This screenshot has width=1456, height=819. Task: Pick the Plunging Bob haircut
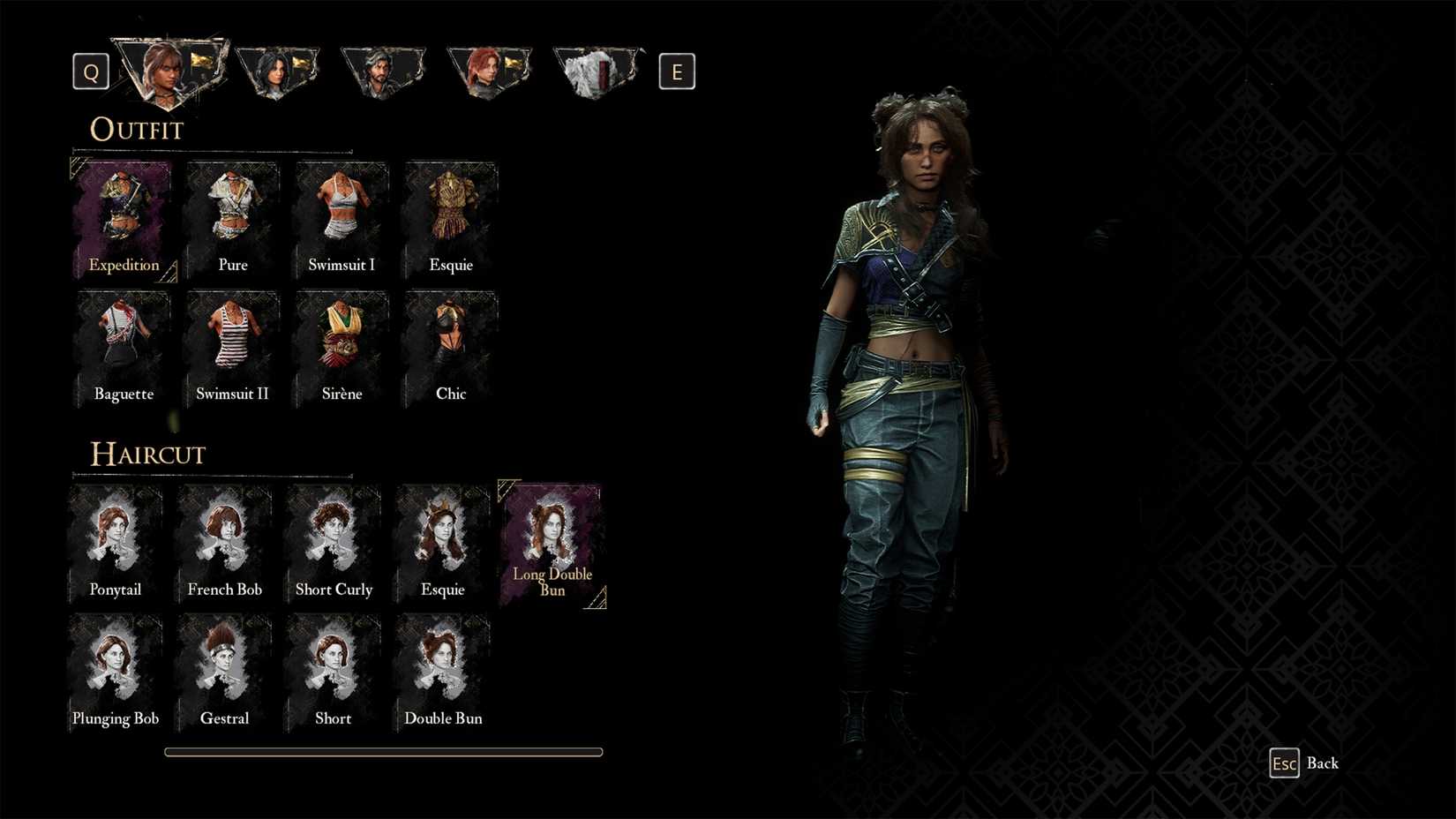point(116,666)
